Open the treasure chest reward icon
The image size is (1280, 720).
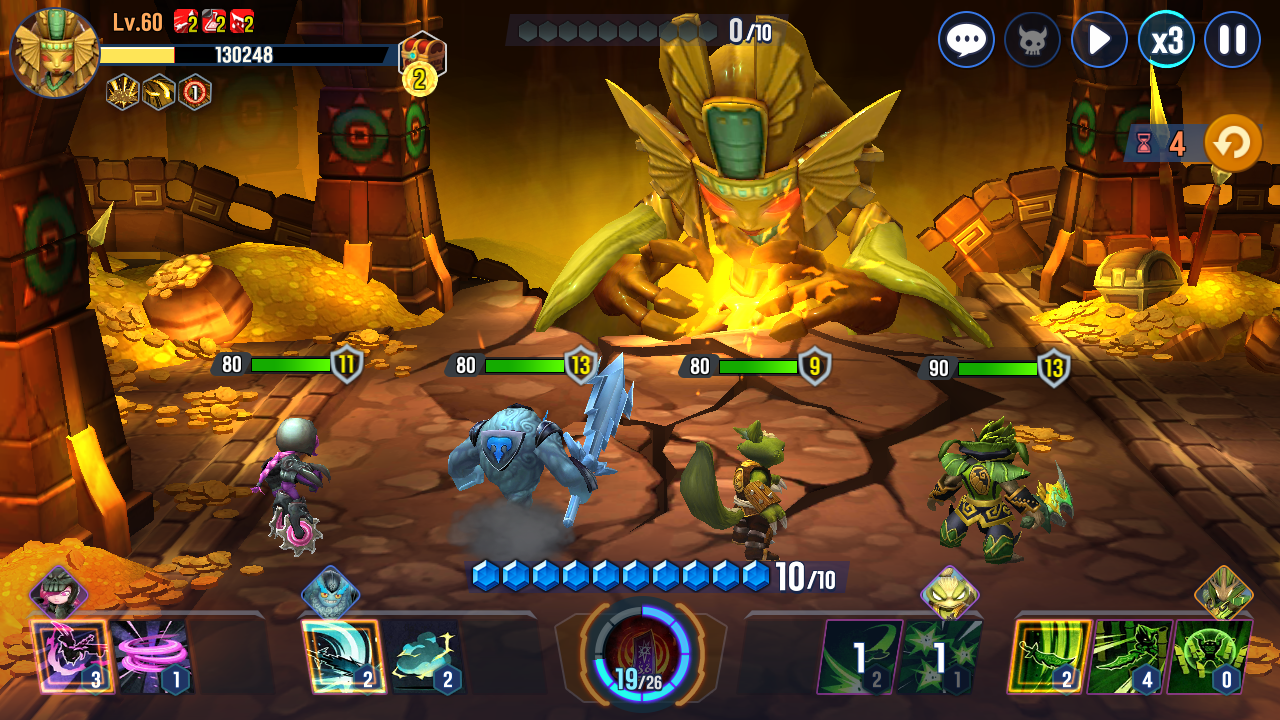point(422,56)
